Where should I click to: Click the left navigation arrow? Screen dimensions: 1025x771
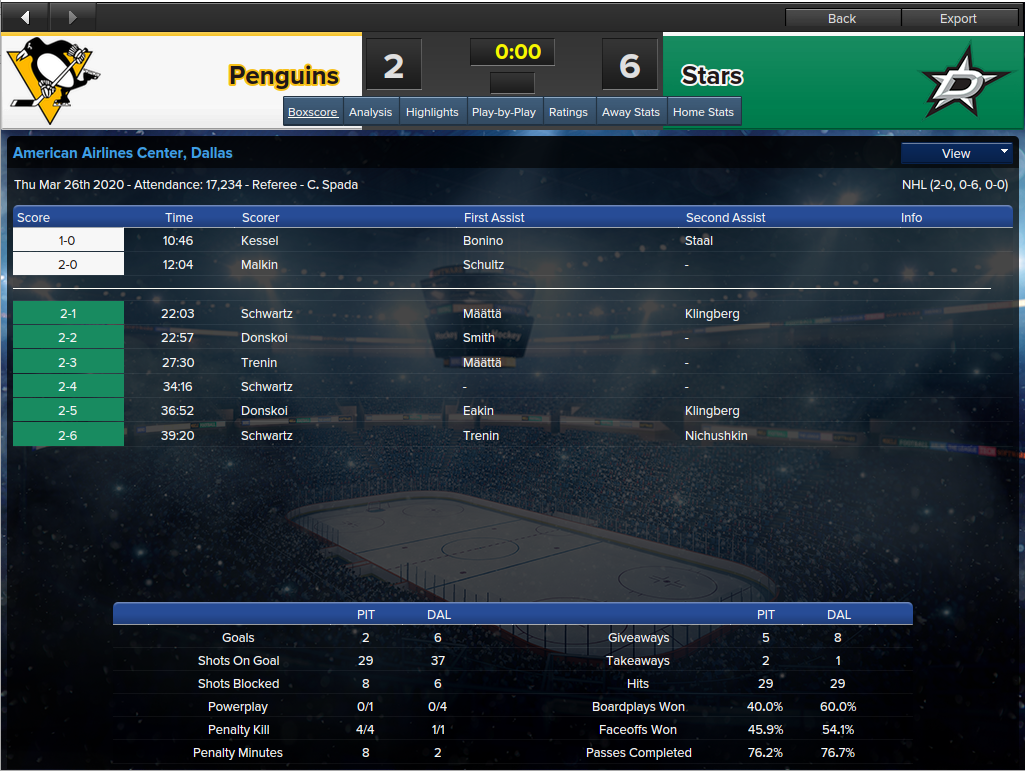pos(25,17)
